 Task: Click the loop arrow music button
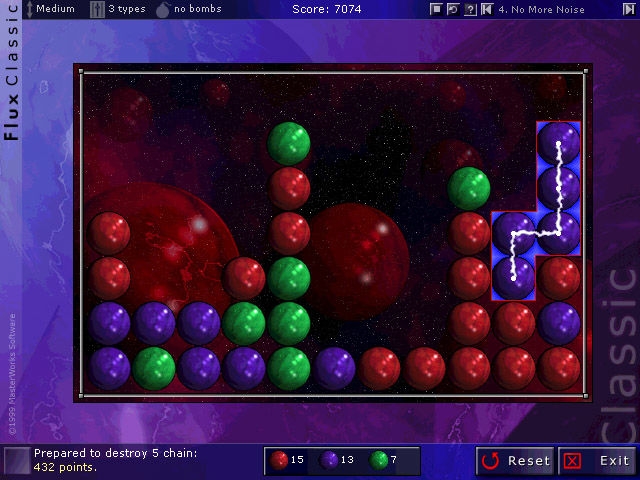pos(452,9)
